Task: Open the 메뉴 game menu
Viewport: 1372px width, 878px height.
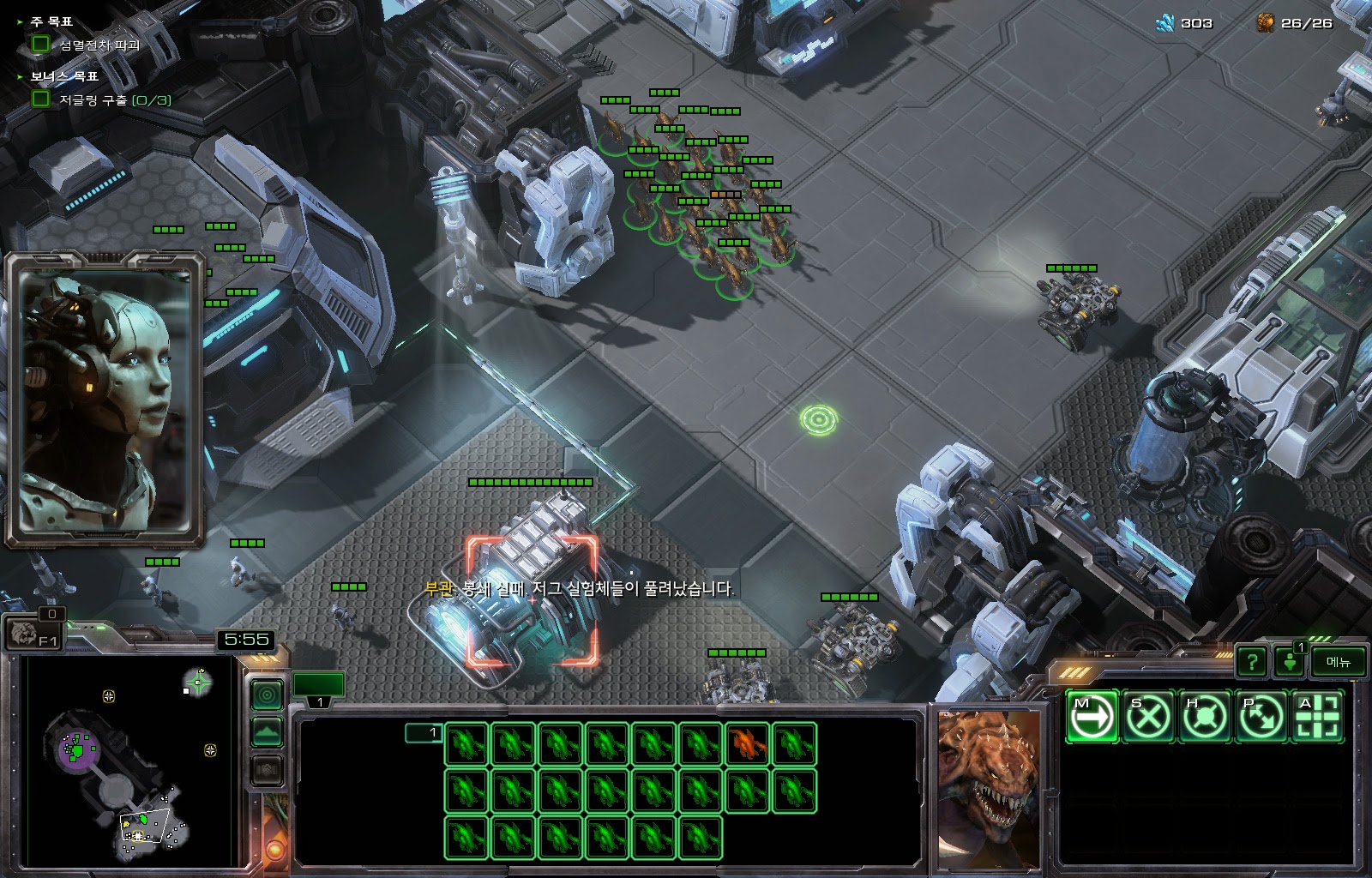Action: pyautogui.click(x=1338, y=662)
